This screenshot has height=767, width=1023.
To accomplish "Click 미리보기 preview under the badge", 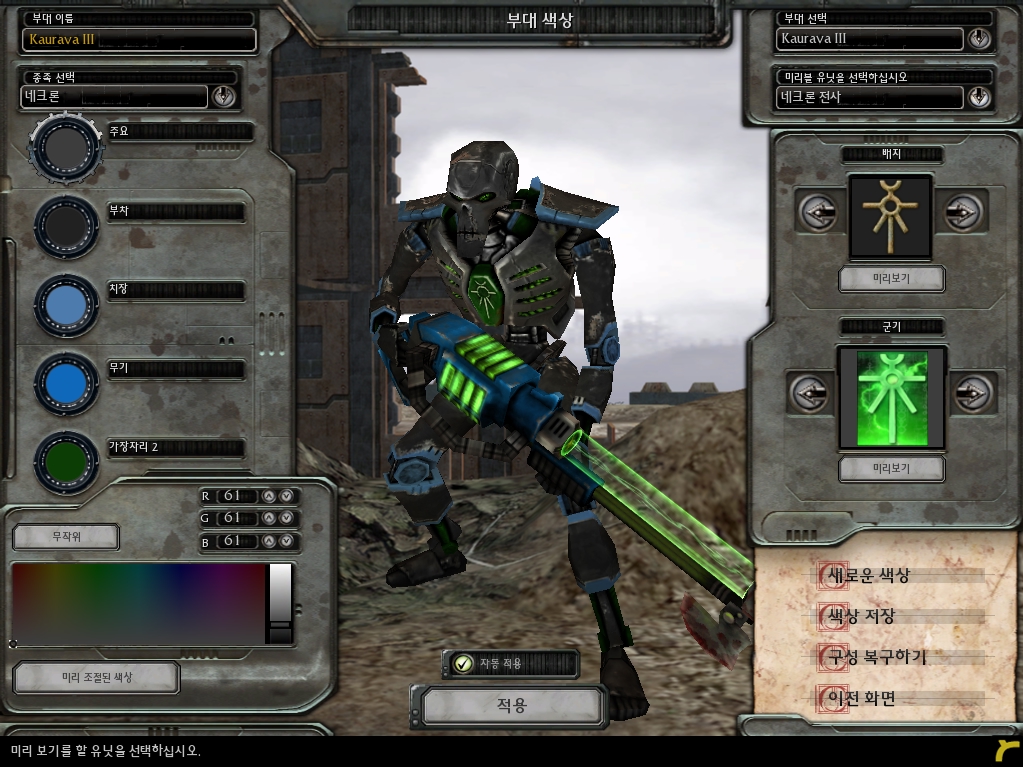I will point(891,278).
